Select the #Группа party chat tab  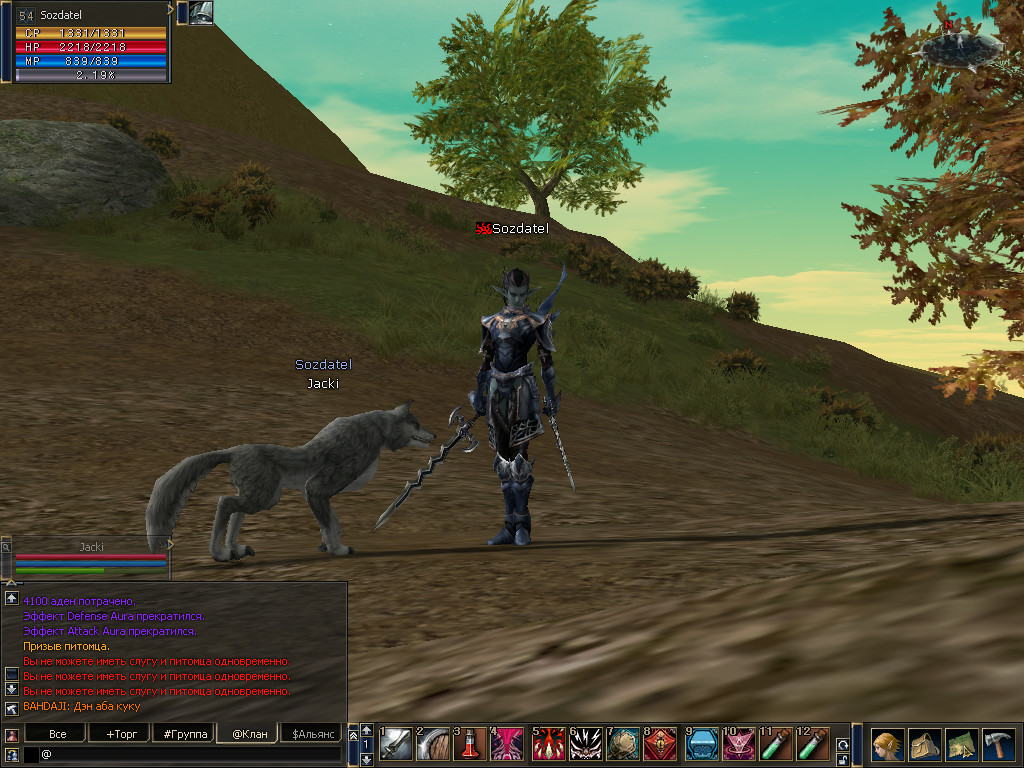coord(185,734)
